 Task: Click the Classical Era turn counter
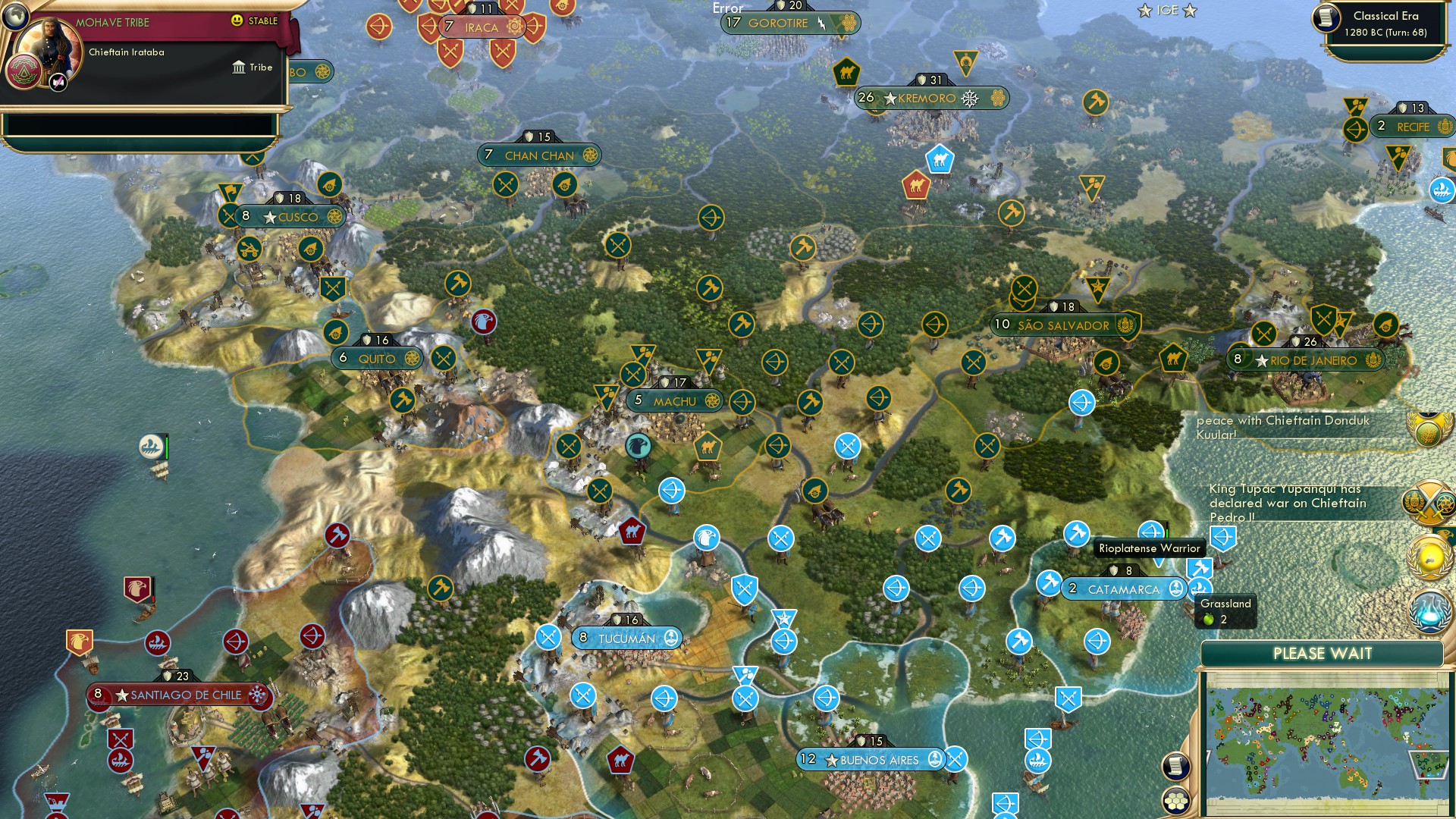pyautogui.click(x=1382, y=23)
